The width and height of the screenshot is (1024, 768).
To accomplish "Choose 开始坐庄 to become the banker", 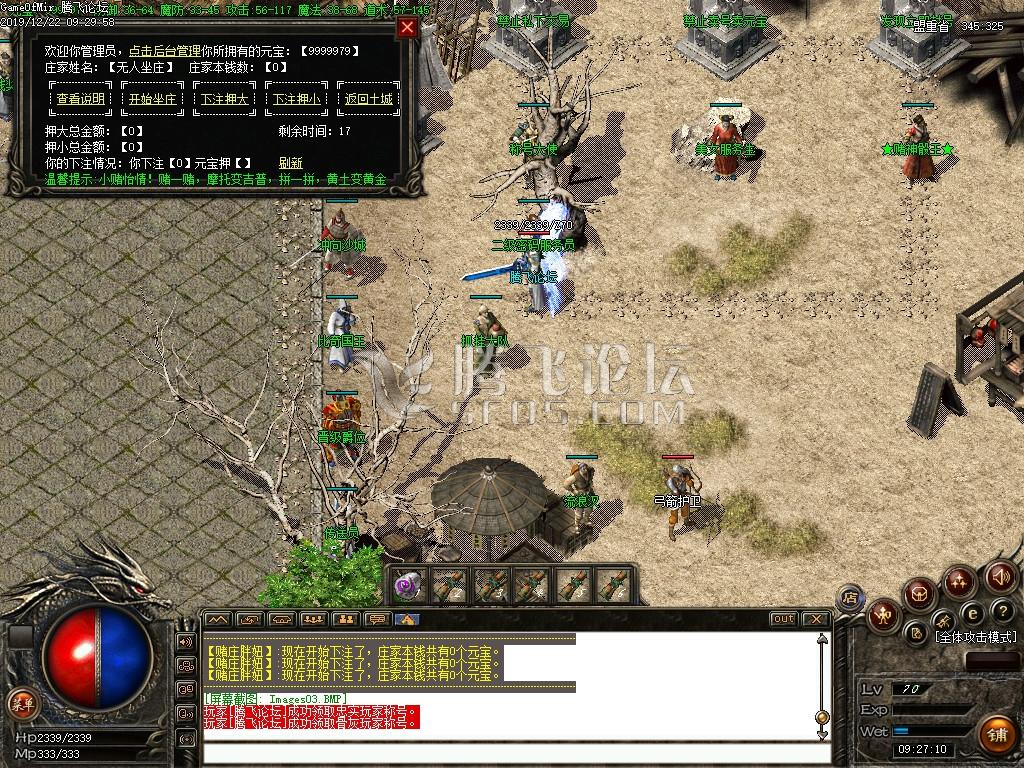I will tap(152, 99).
